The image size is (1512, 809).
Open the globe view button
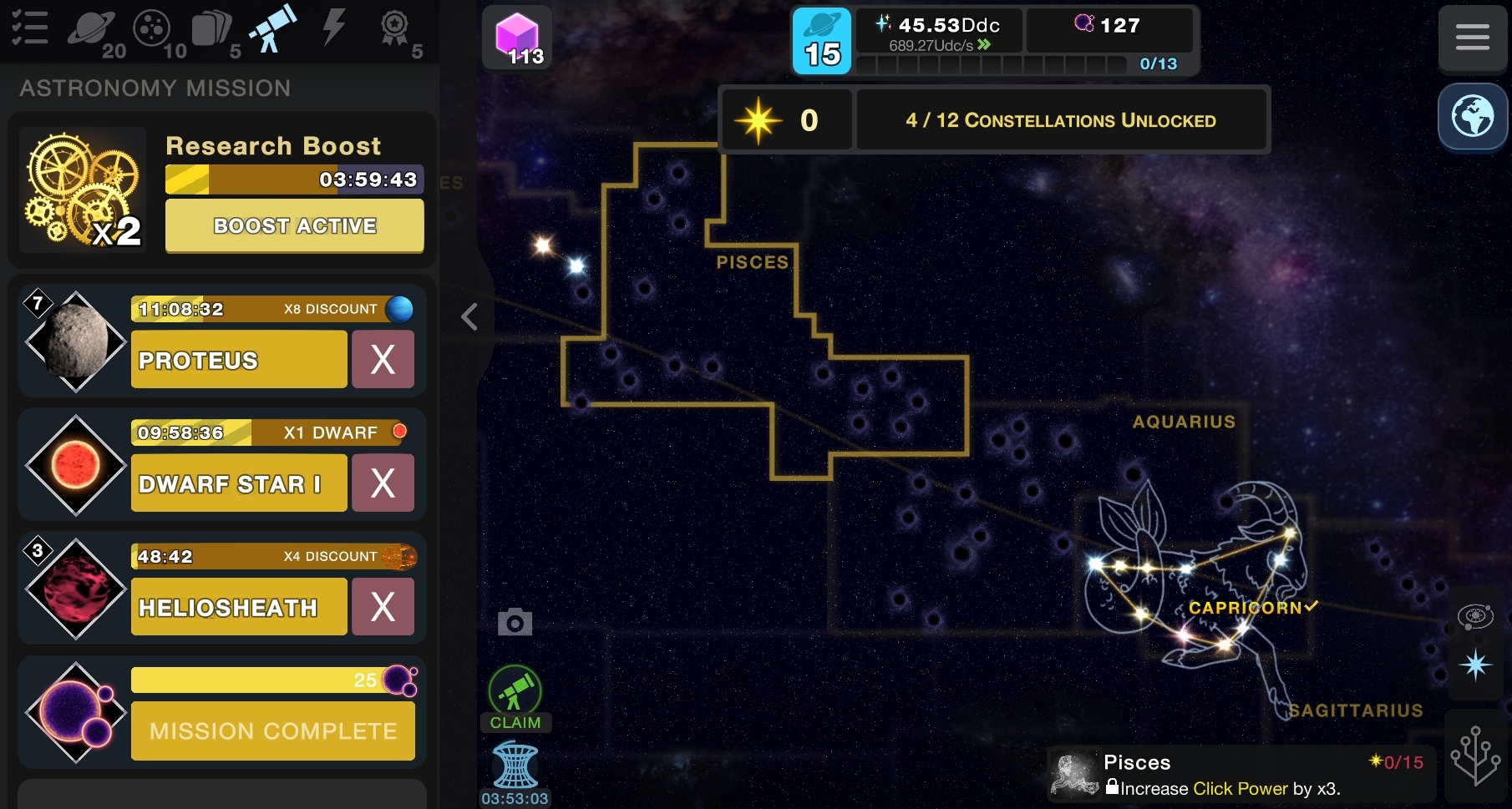pyautogui.click(x=1472, y=117)
